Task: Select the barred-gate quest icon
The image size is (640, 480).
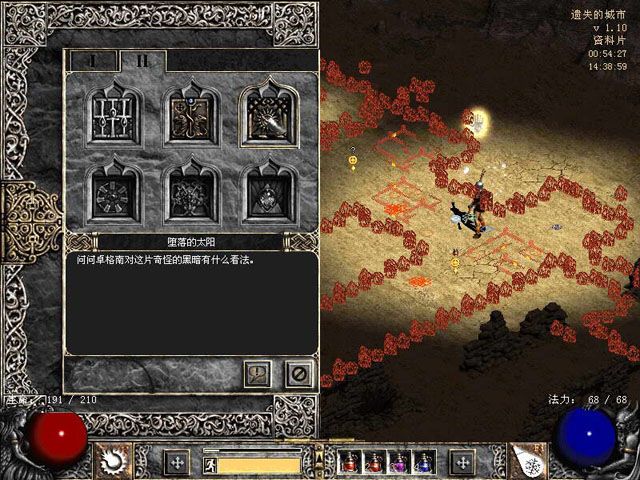Action: point(111,115)
